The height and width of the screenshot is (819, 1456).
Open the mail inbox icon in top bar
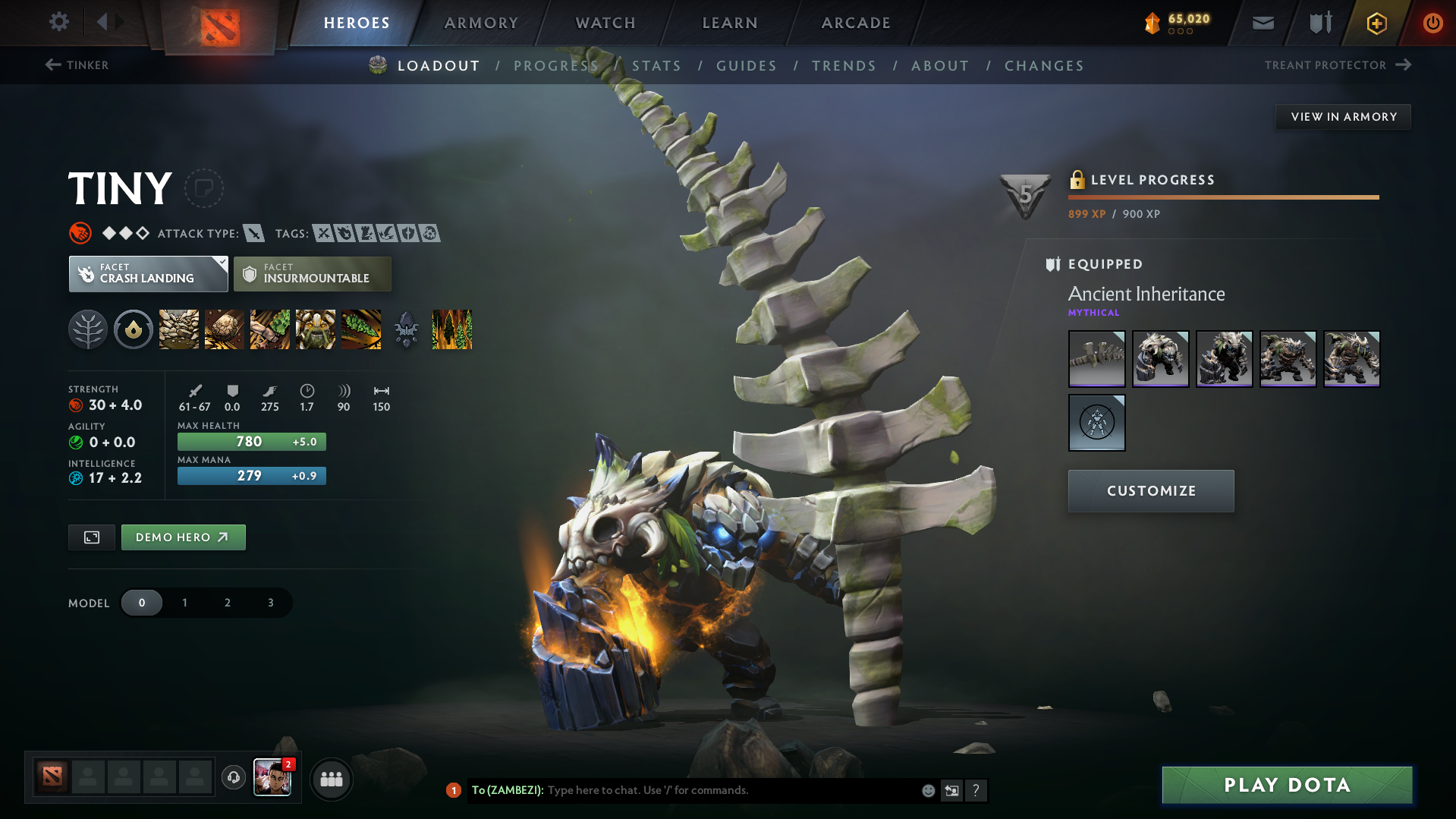coord(1262,22)
